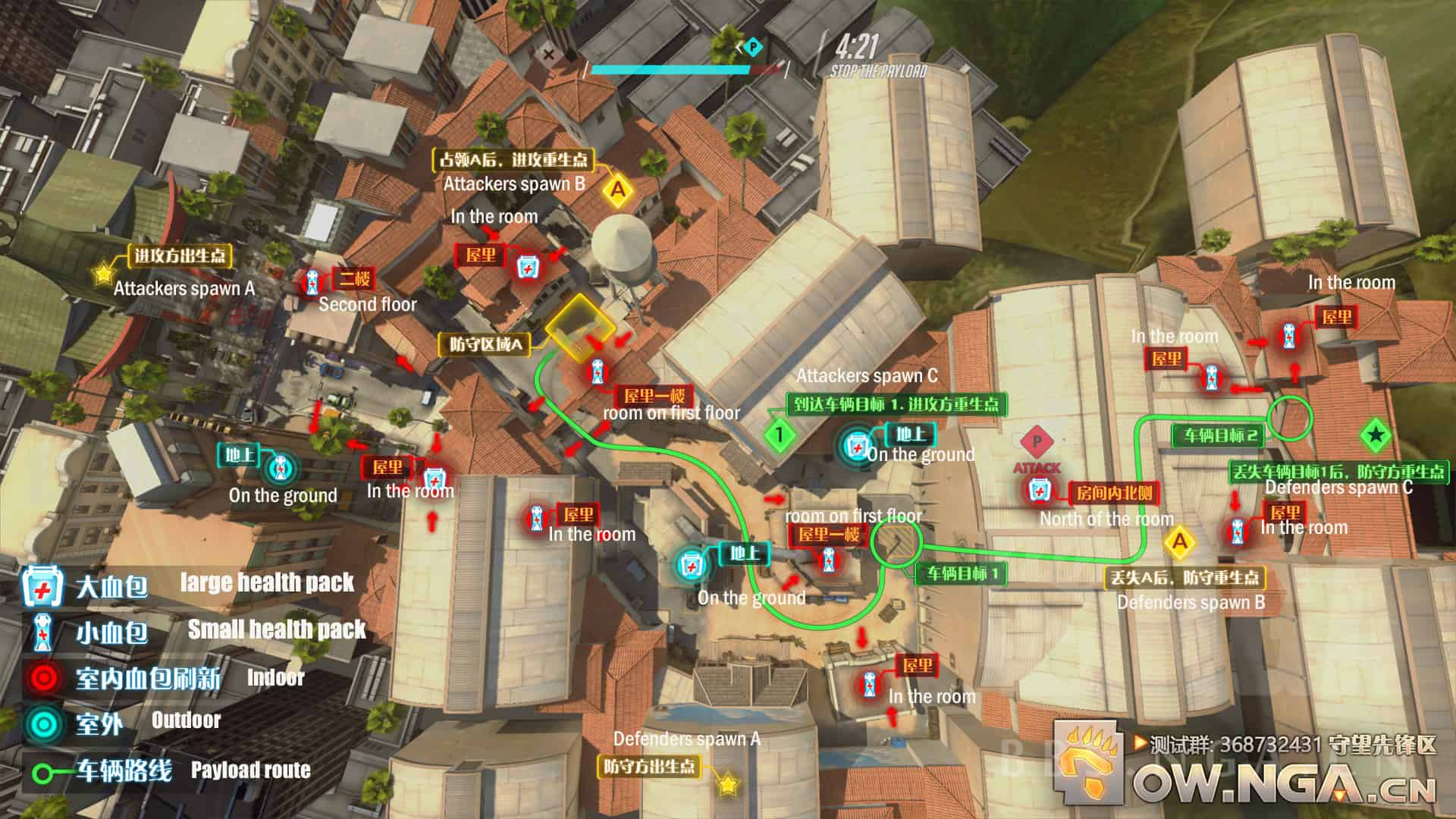Choose the yellow A marker at Defenders spawn B
Viewport: 1456px width, 819px height.
point(1179,541)
